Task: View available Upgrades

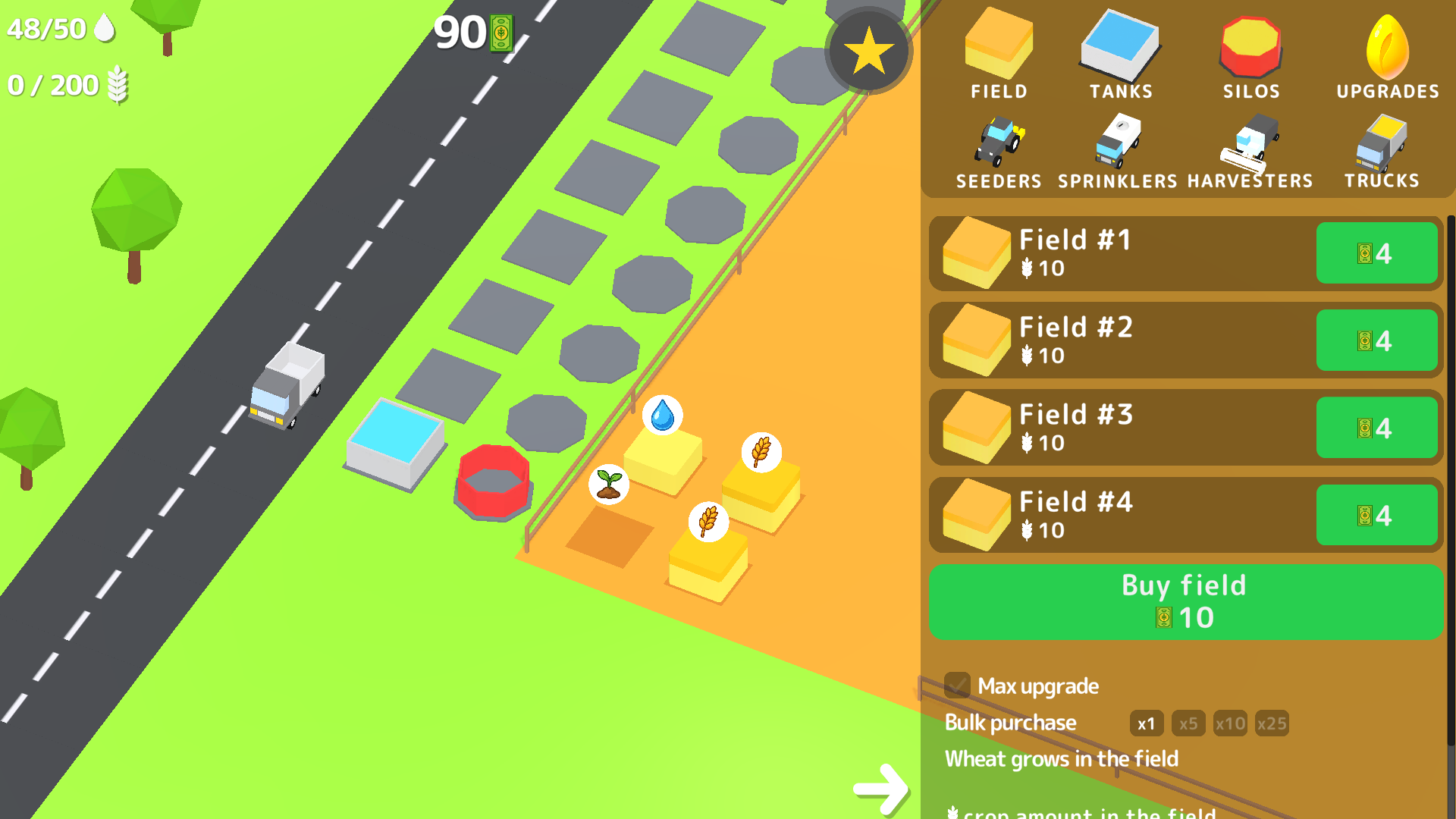Action: 1388,49
